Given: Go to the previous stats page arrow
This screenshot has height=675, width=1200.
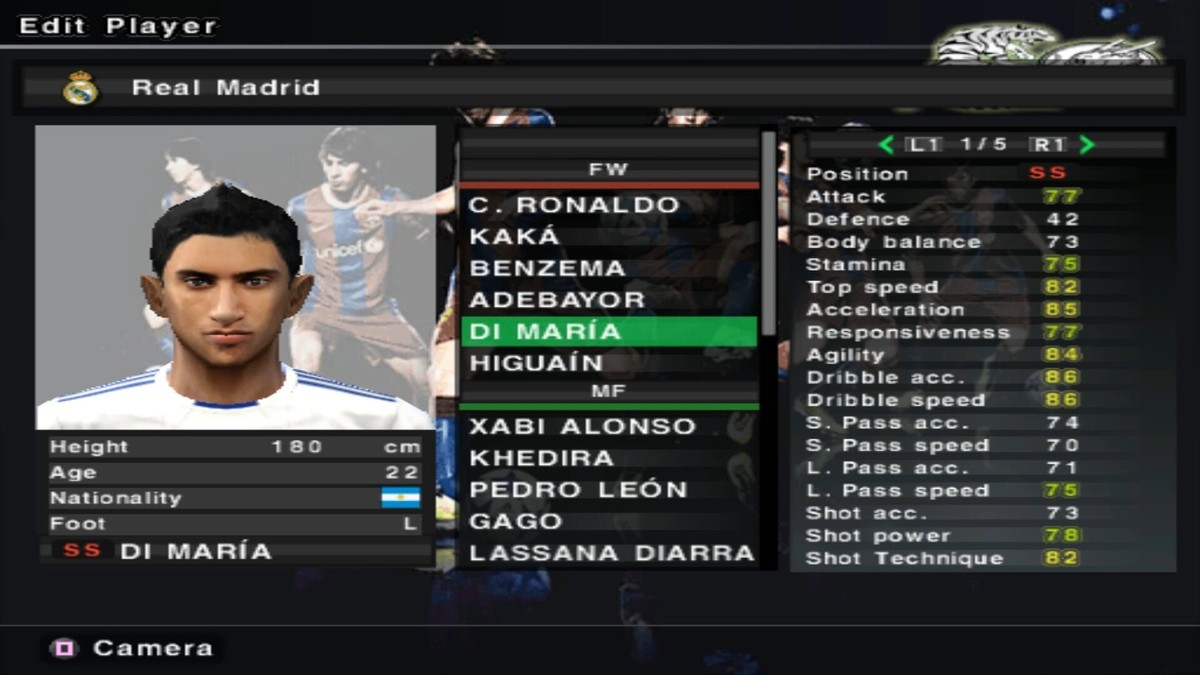Looking at the screenshot, I should (x=886, y=145).
